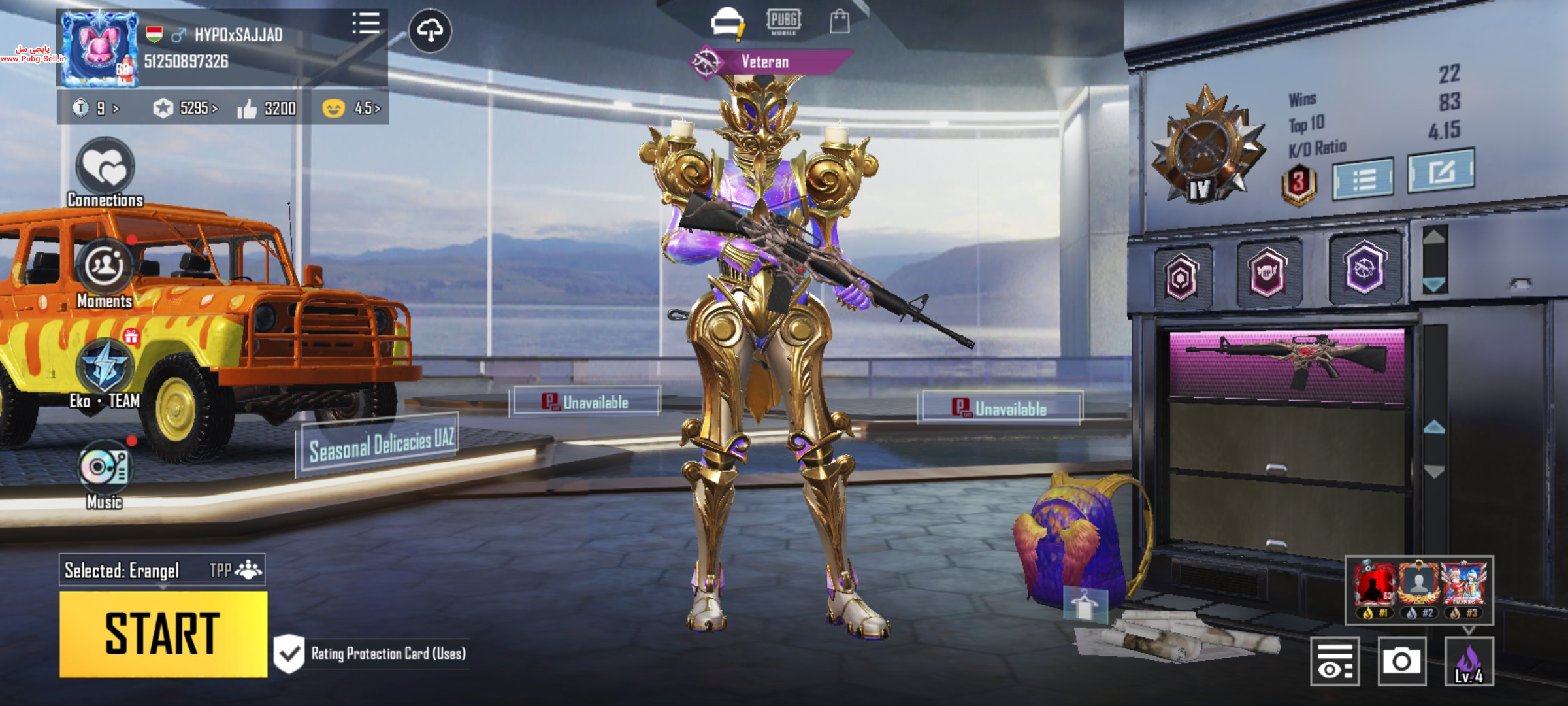Image resolution: width=1568 pixels, height=706 pixels.
Task: Open the Veteran title banner
Action: click(x=764, y=62)
